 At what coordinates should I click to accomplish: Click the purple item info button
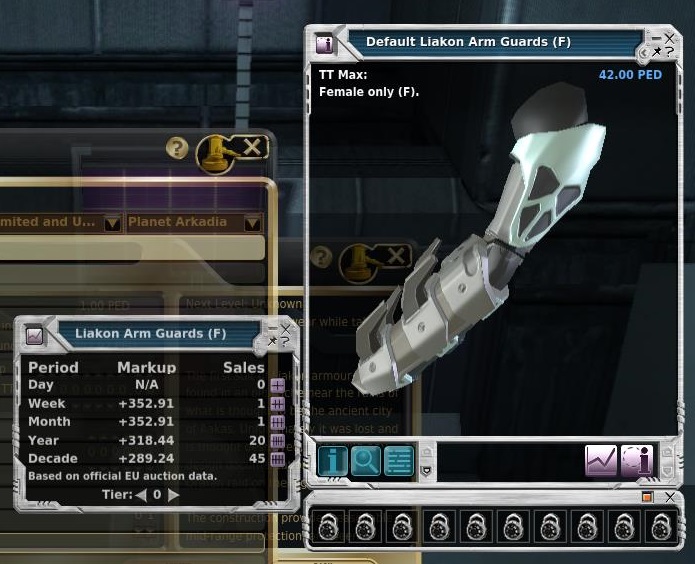(x=636, y=460)
